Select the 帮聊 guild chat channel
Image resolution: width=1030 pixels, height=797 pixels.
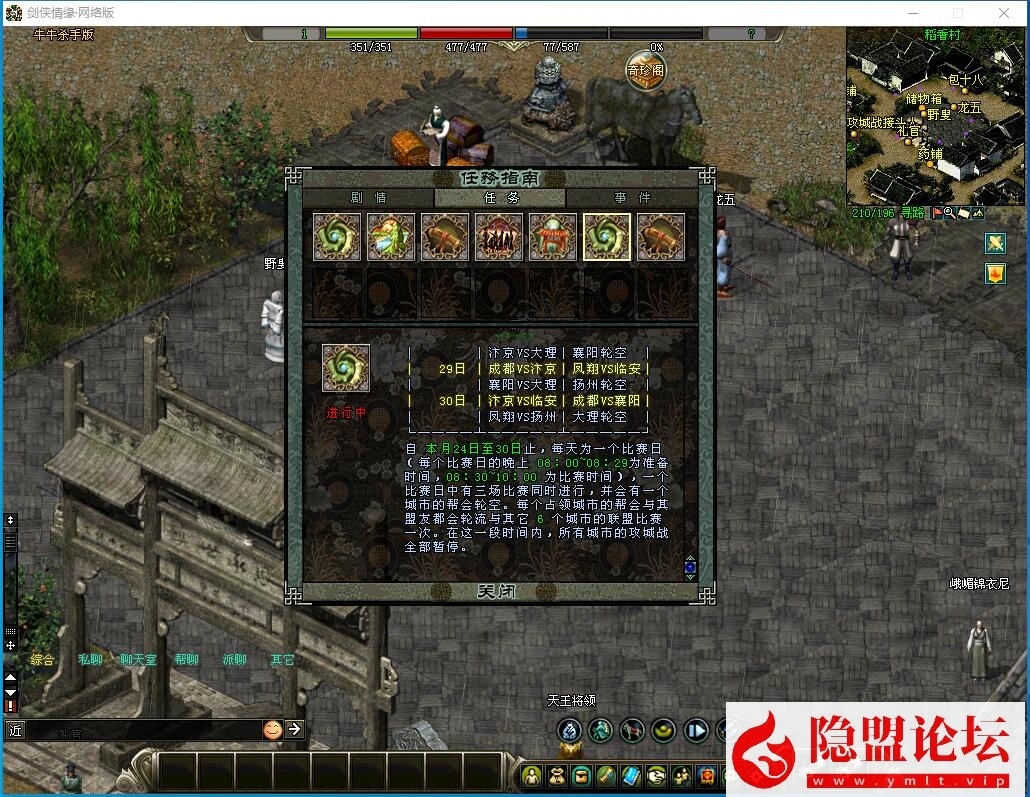pyautogui.click(x=186, y=660)
